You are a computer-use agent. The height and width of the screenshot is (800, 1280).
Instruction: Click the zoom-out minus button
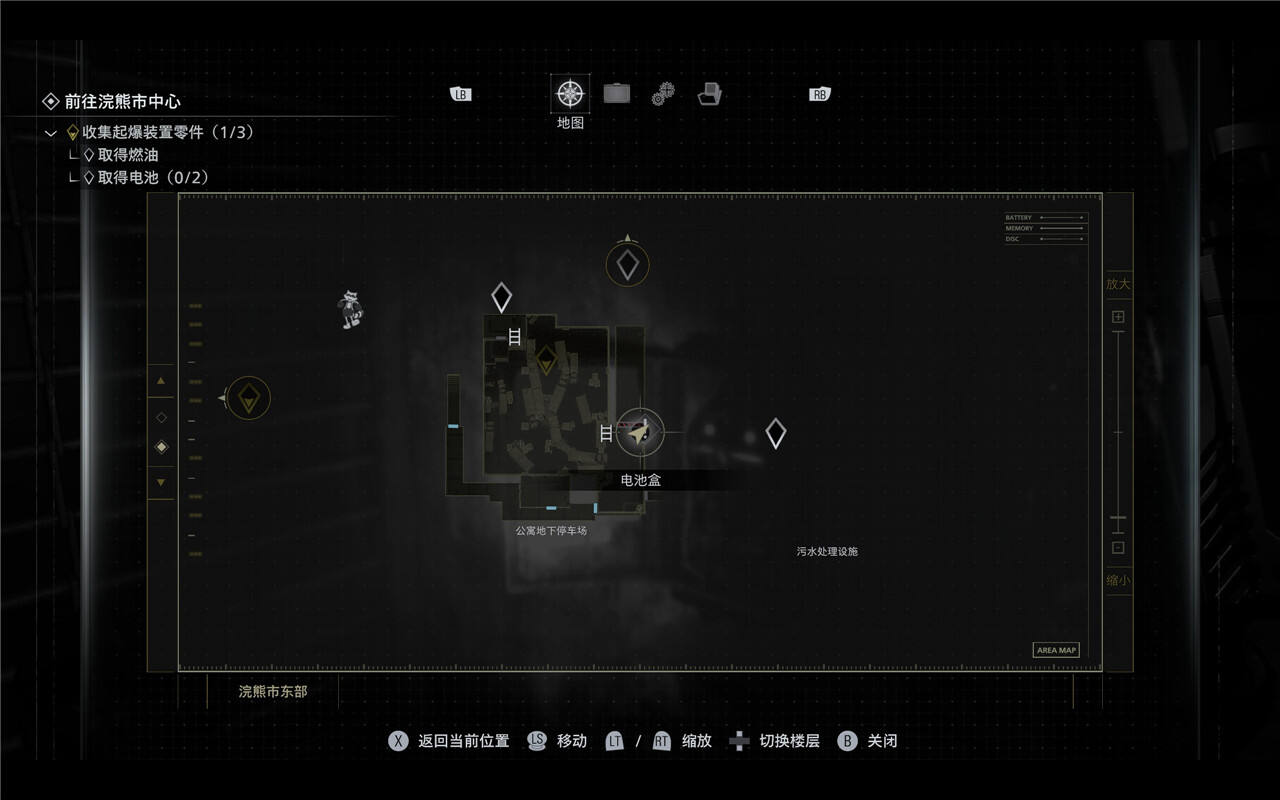point(1118,548)
